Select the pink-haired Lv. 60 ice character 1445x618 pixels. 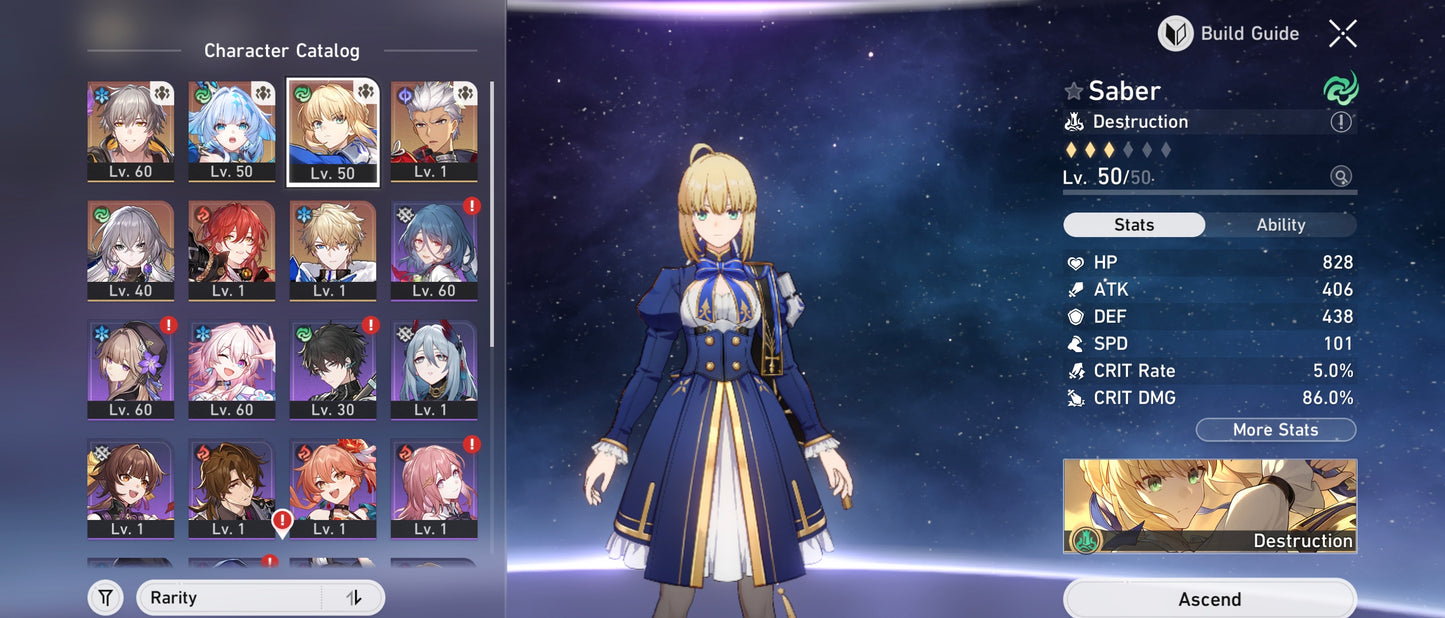232,369
